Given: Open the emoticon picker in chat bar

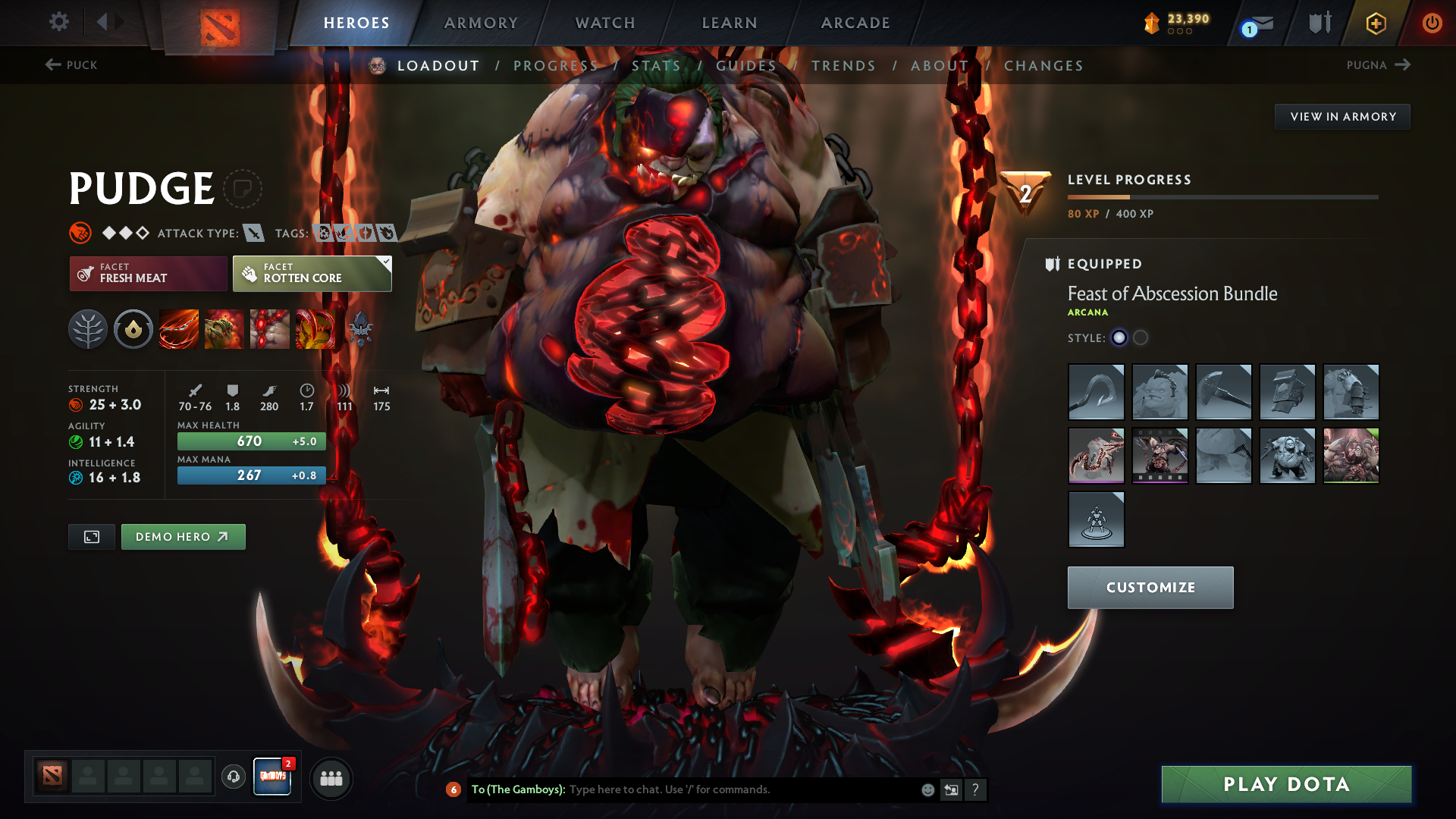Looking at the screenshot, I should click(x=927, y=789).
